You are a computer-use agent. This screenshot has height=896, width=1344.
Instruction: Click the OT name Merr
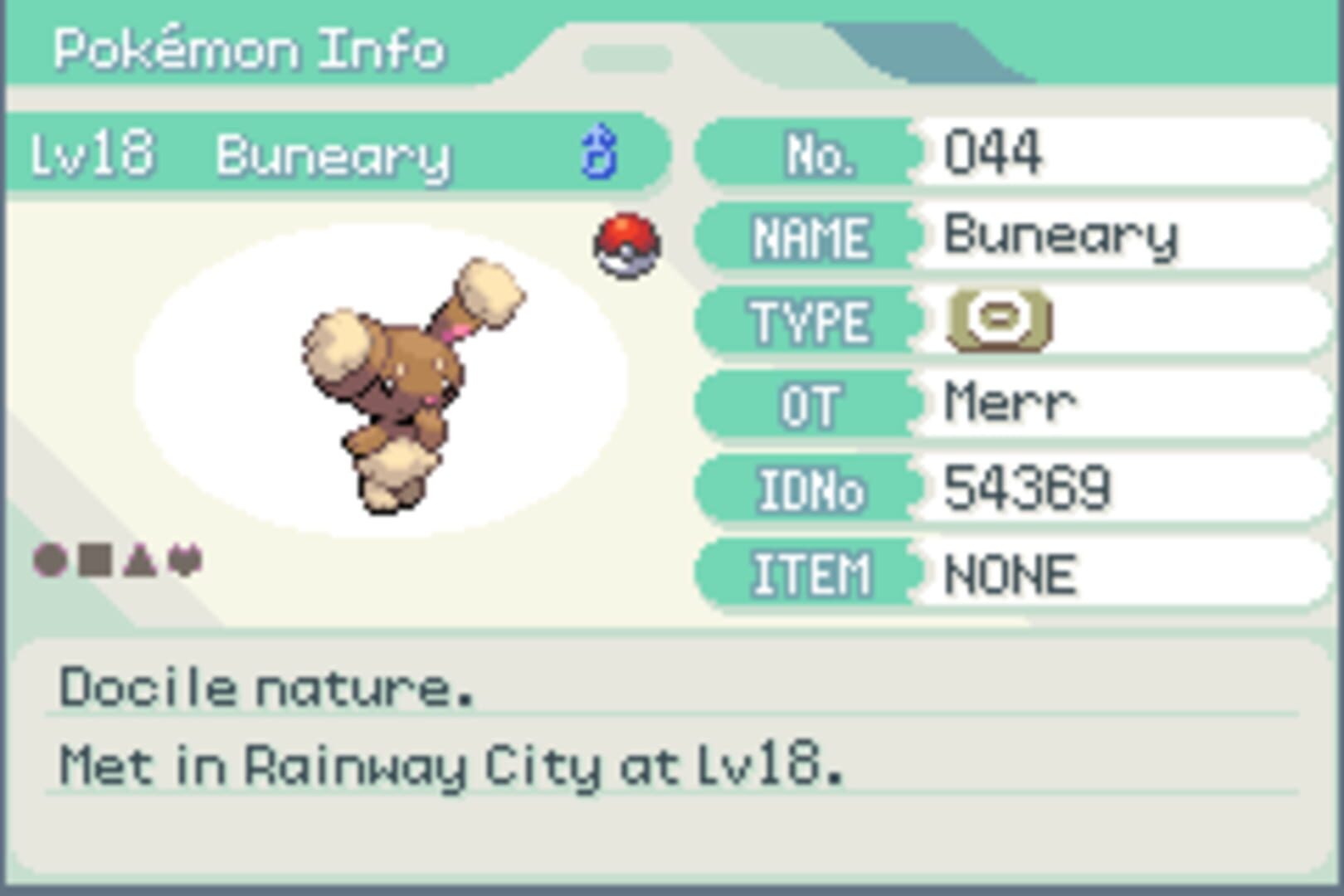[1010, 402]
